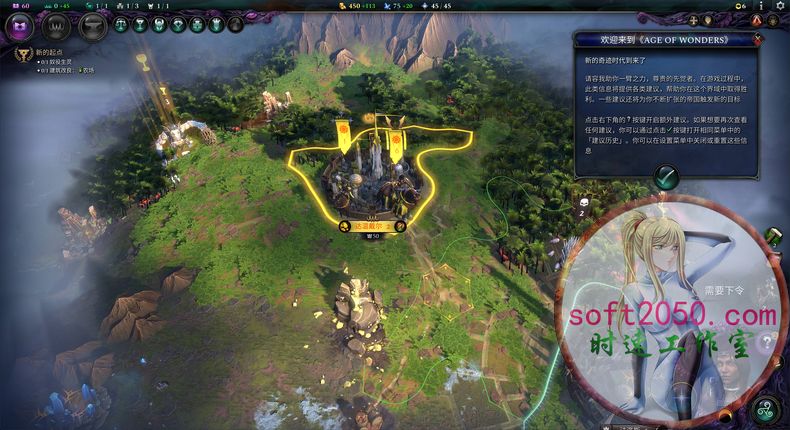
Task: Click the skull event notification
Action: (x=583, y=201)
